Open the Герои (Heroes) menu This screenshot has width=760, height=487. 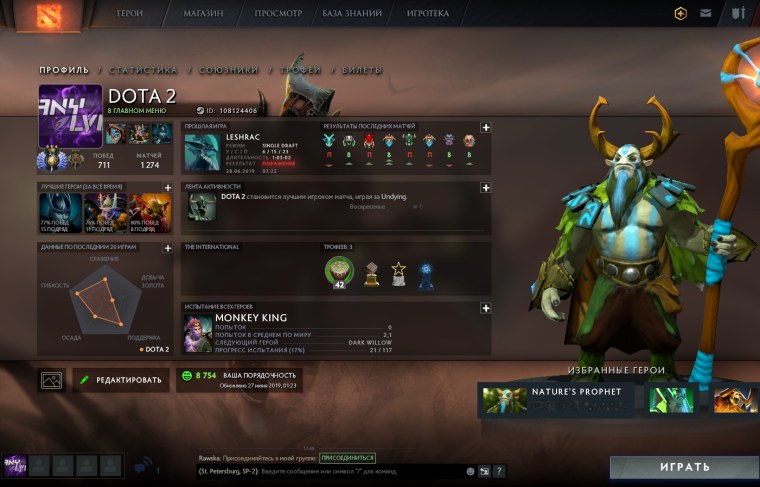tap(130, 14)
